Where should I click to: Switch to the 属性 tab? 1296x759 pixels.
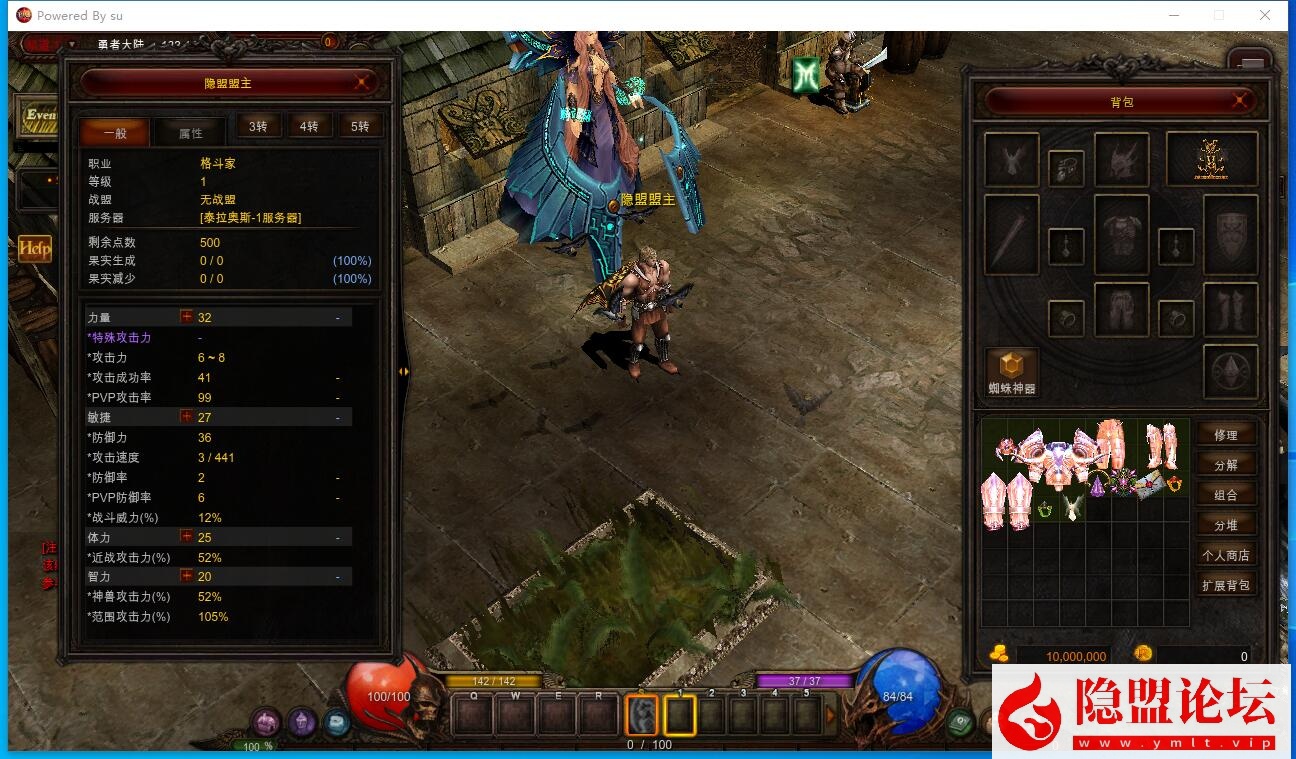point(190,133)
